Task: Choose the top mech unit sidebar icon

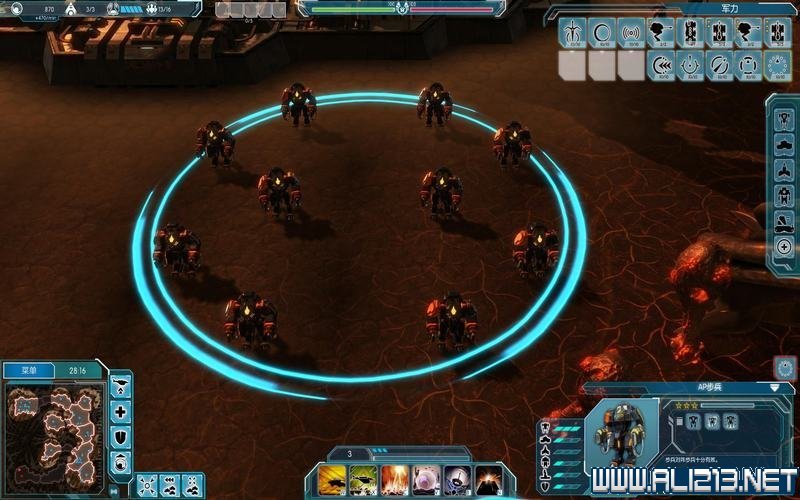Action: (x=784, y=120)
